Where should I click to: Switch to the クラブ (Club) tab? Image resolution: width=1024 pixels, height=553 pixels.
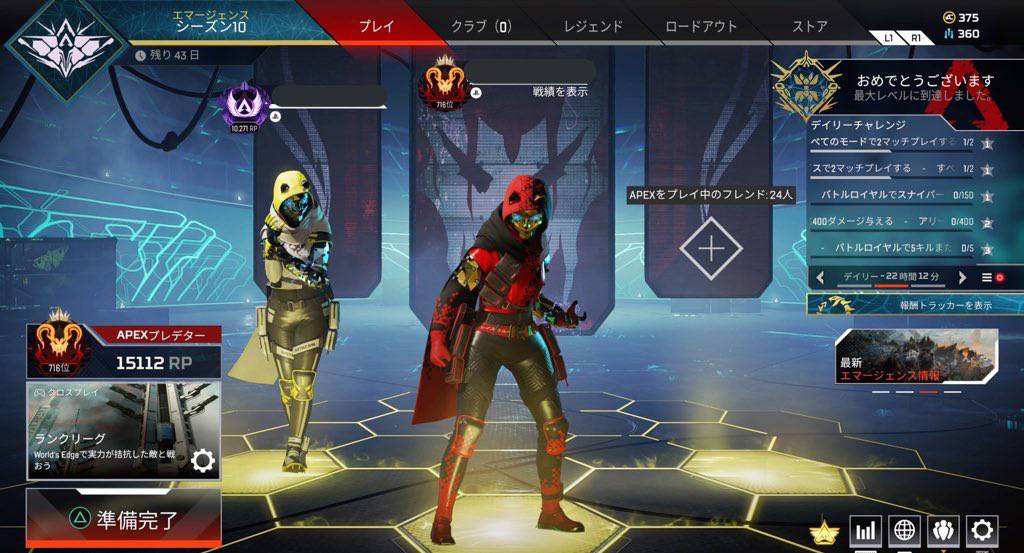tap(482, 27)
